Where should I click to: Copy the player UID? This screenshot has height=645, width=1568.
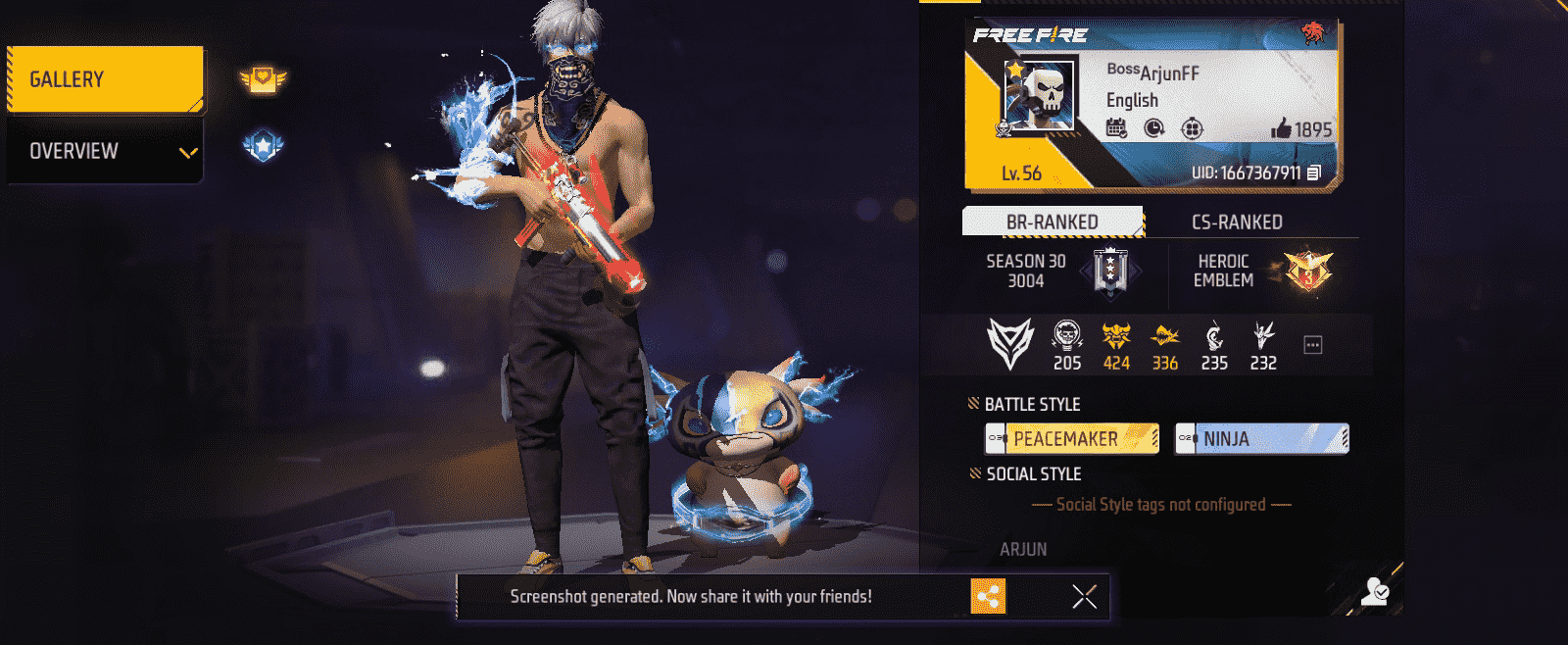(1314, 174)
